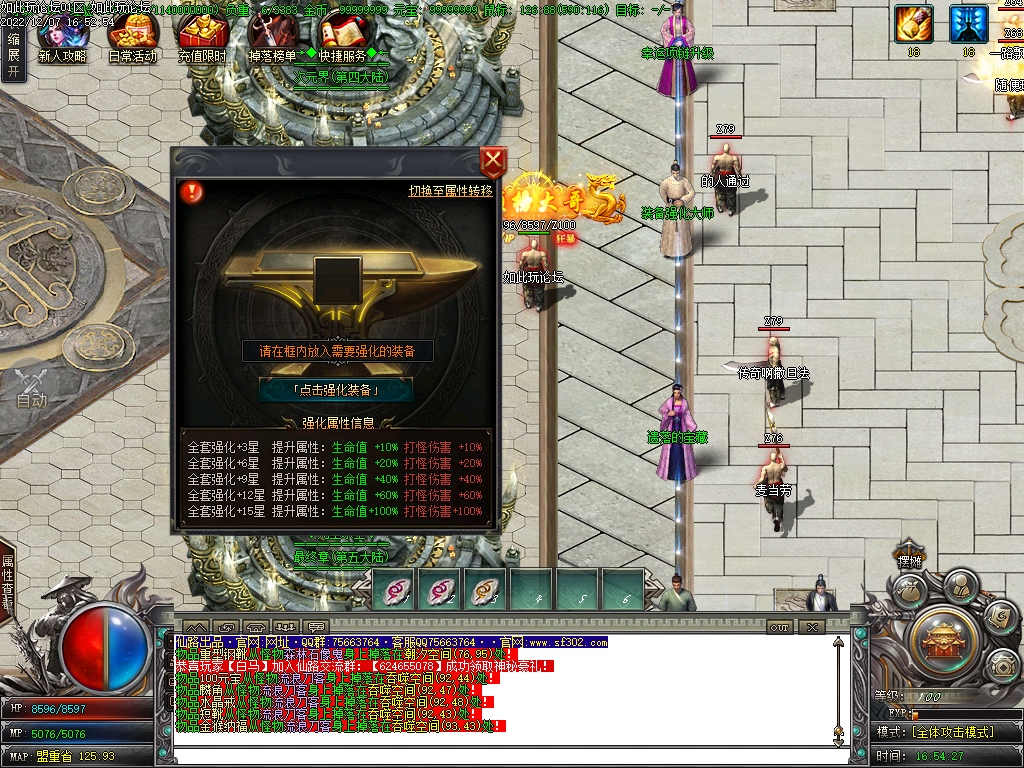
Task: Open the 充值限时 limited recharge offer
Action: 202,40
